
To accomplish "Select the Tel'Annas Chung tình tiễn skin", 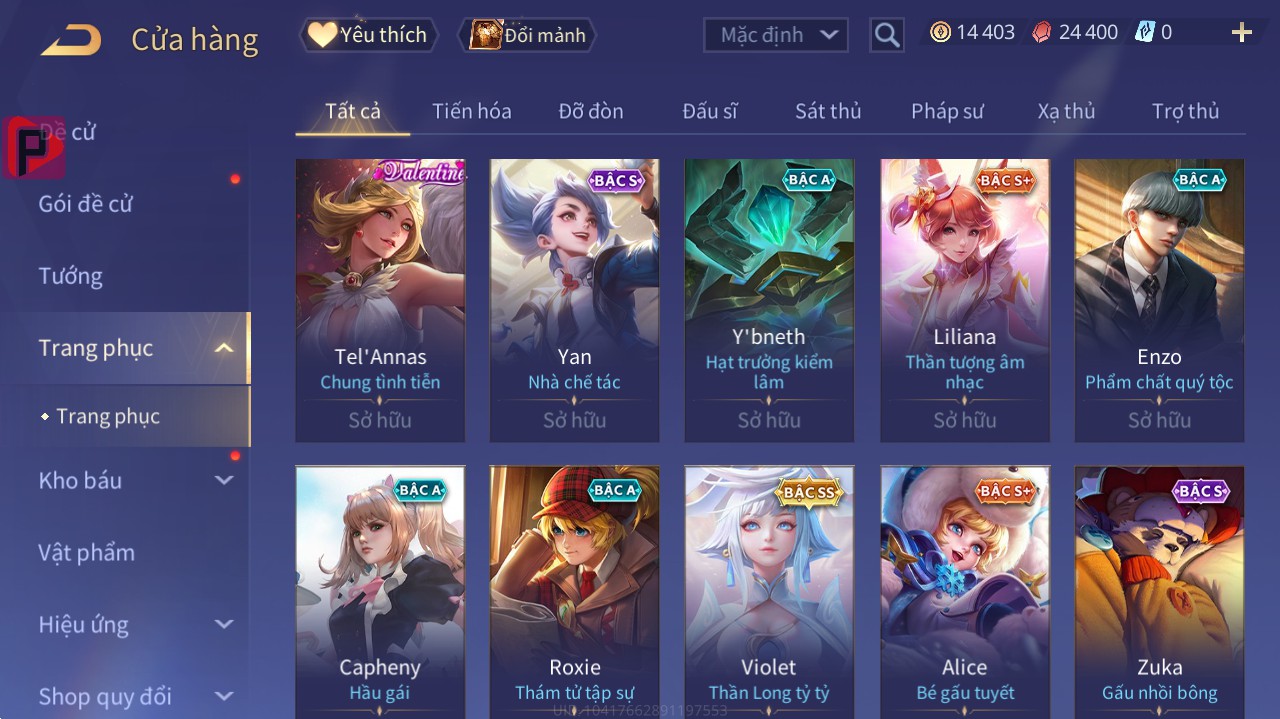I will pos(380,299).
